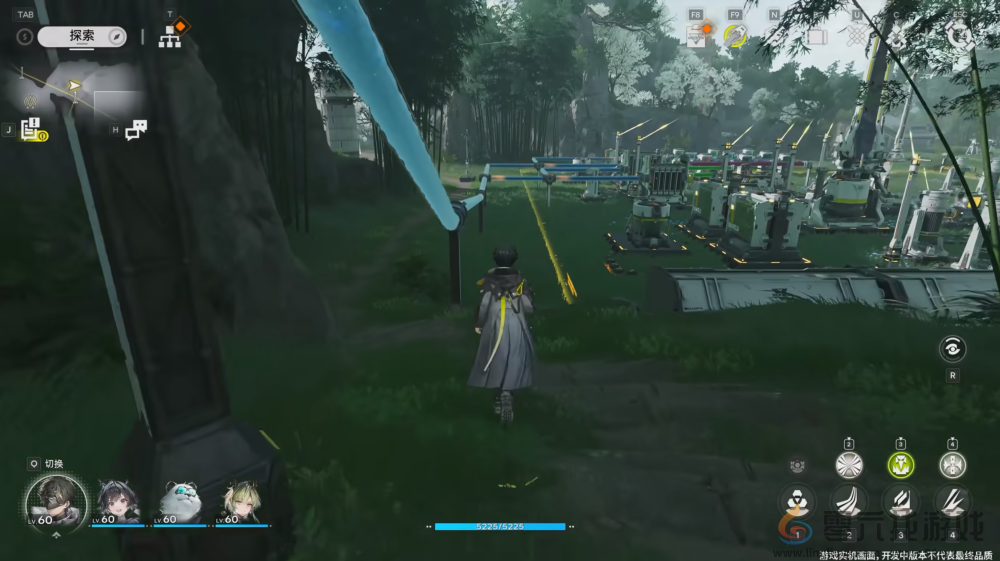Use the claw slash skill in slot 4

click(x=952, y=501)
